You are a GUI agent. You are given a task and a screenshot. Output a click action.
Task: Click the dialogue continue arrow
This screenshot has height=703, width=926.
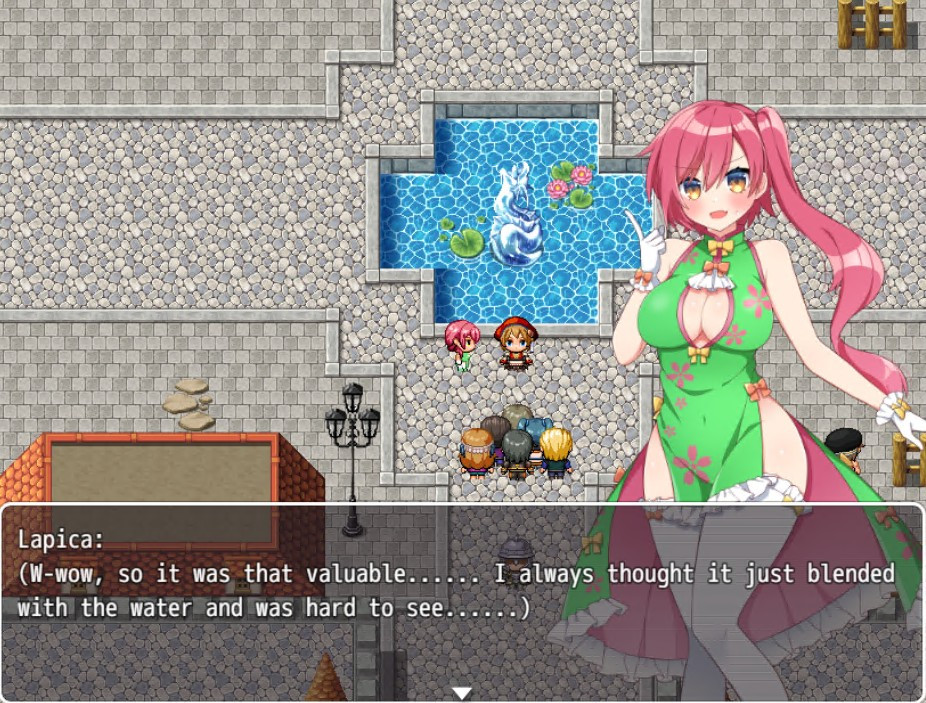coord(461,692)
